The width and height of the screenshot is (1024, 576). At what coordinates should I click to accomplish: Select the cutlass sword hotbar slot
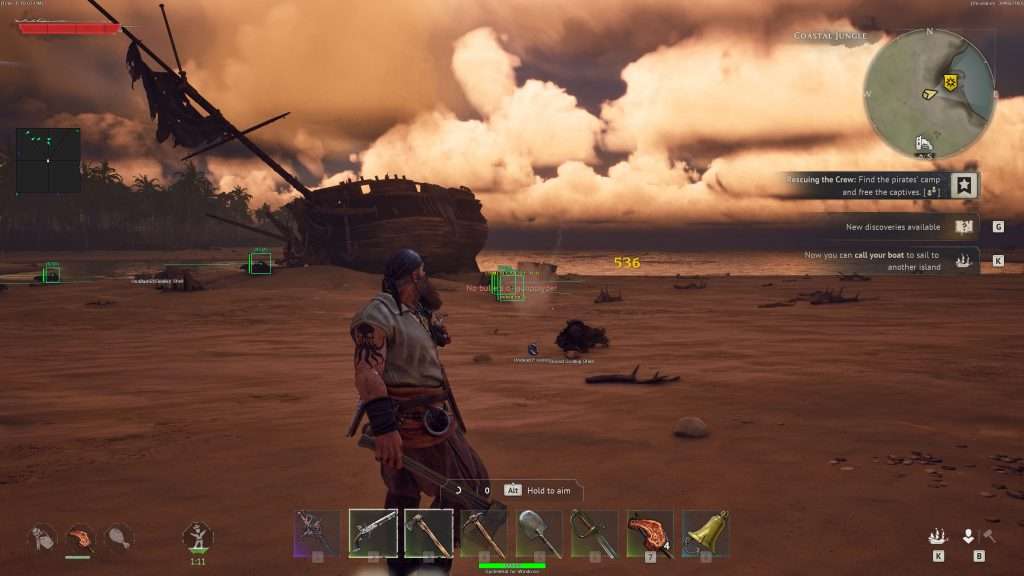(594, 533)
